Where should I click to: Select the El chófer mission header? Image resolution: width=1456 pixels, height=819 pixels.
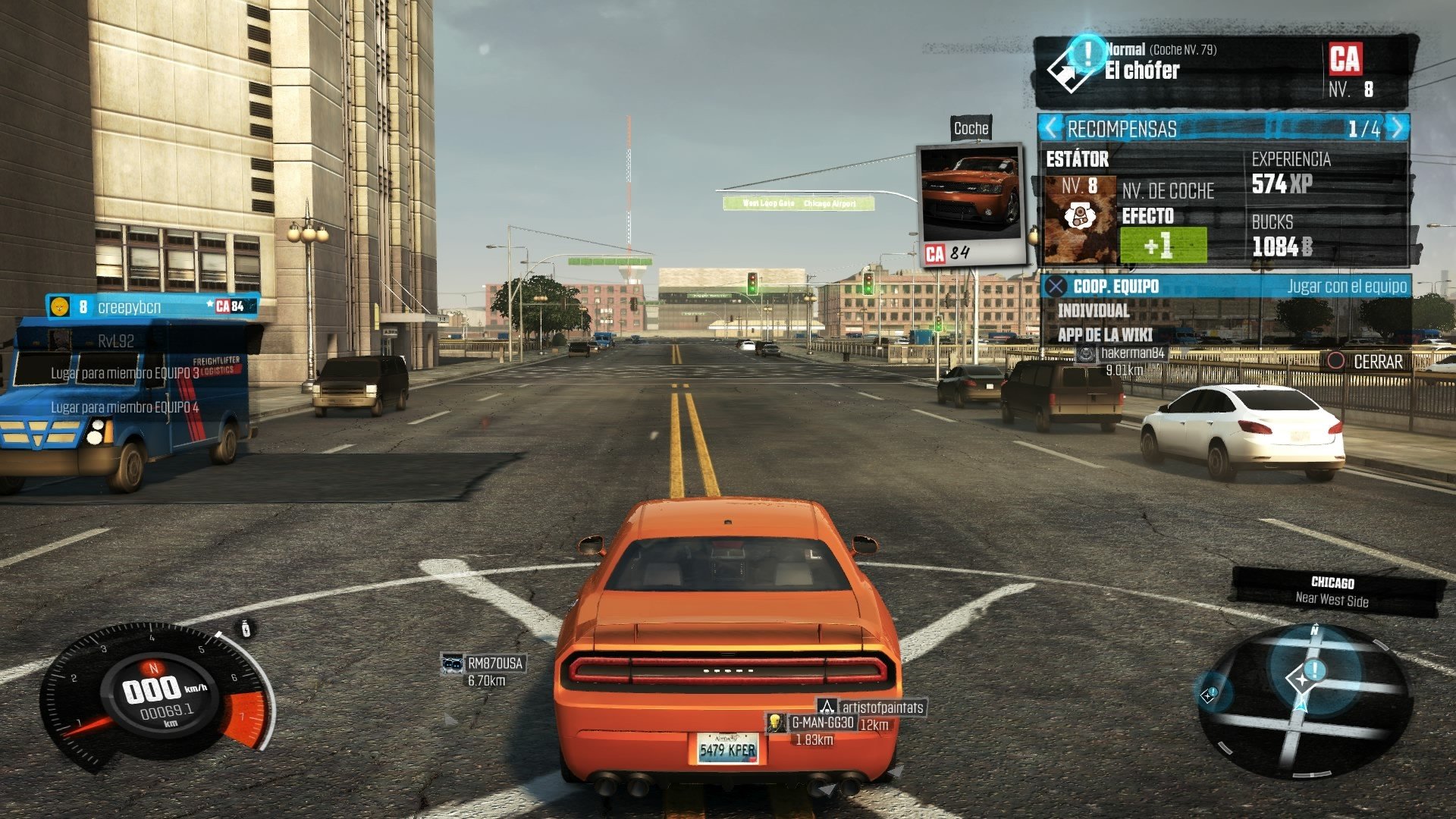[1141, 71]
